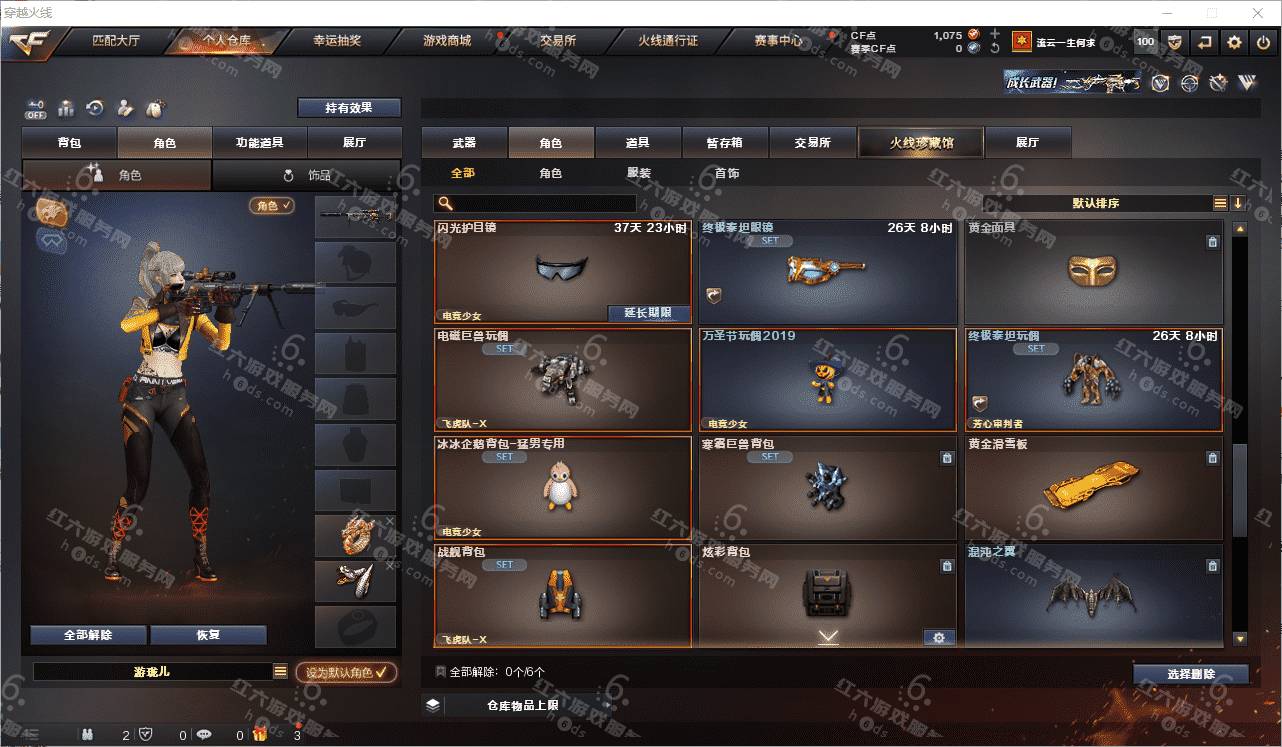Select the 黄金面具 item

(1093, 271)
